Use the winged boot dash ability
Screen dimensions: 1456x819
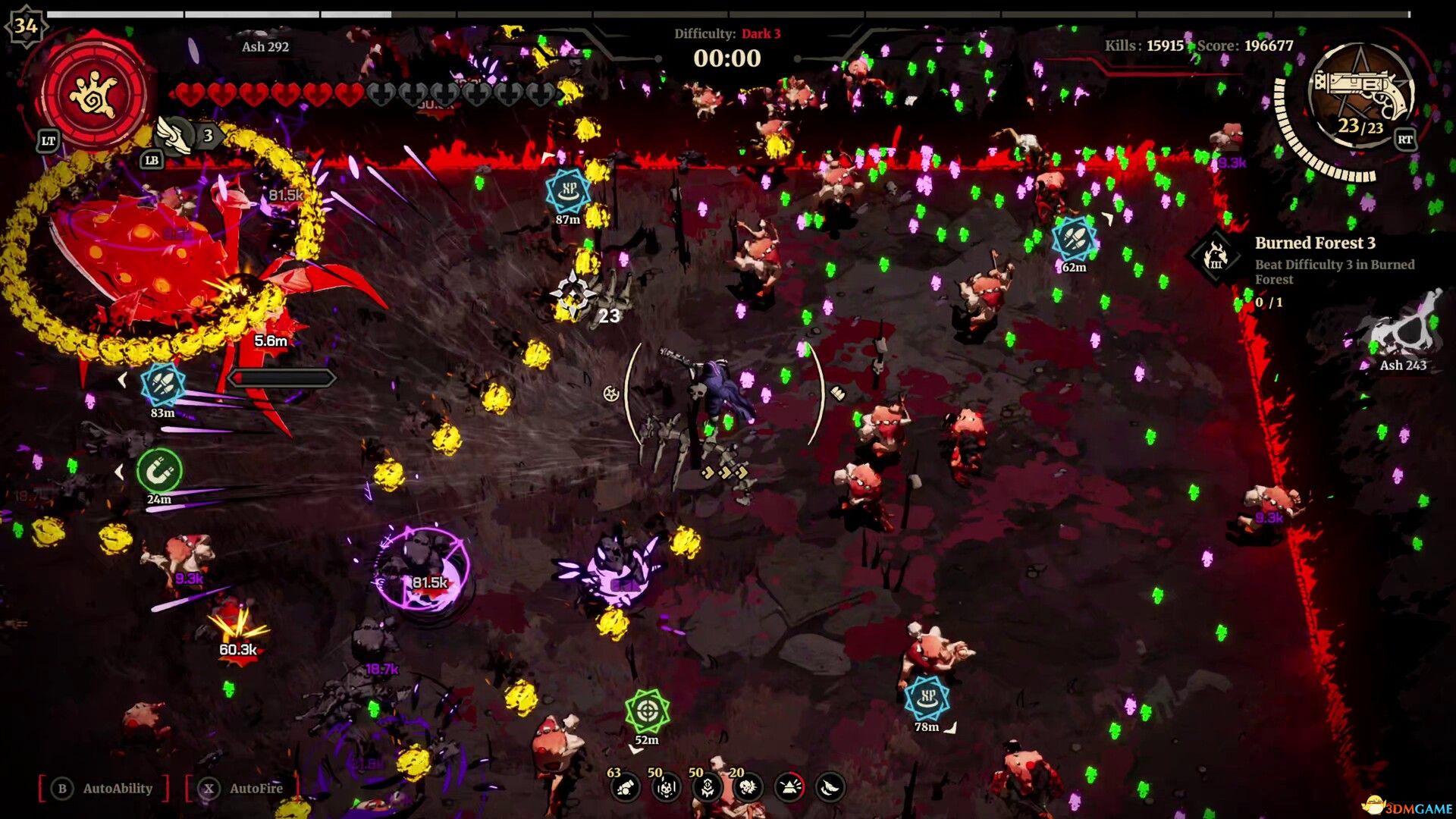(176, 136)
